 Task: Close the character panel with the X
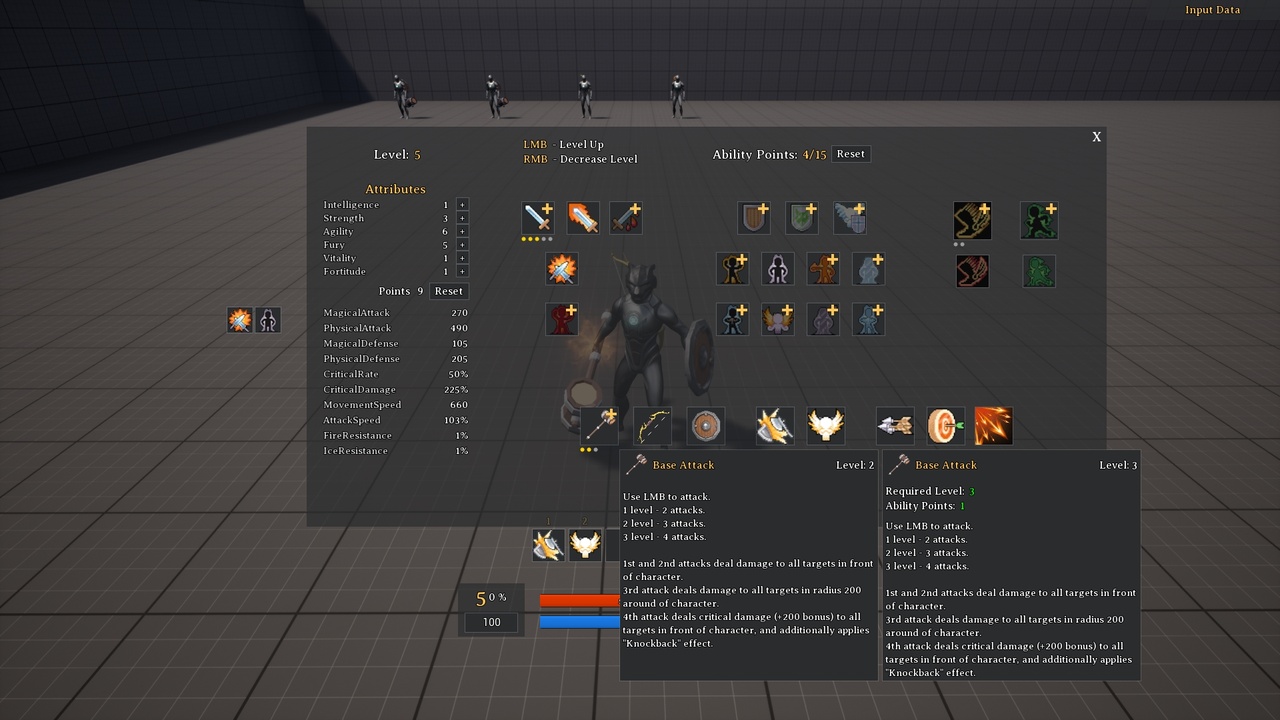tap(1096, 137)
